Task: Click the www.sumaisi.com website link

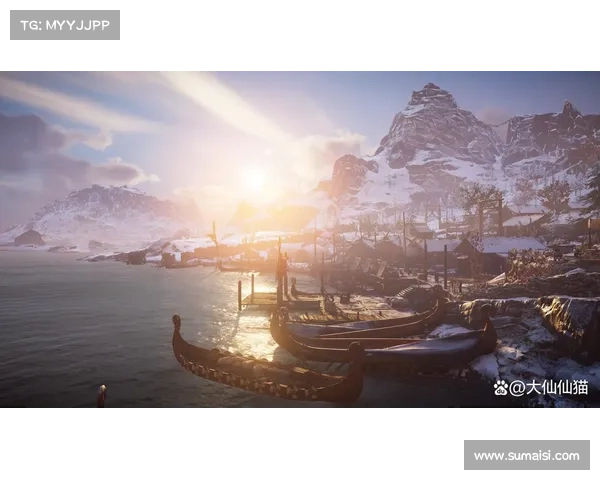Action: tap(527, 456)
